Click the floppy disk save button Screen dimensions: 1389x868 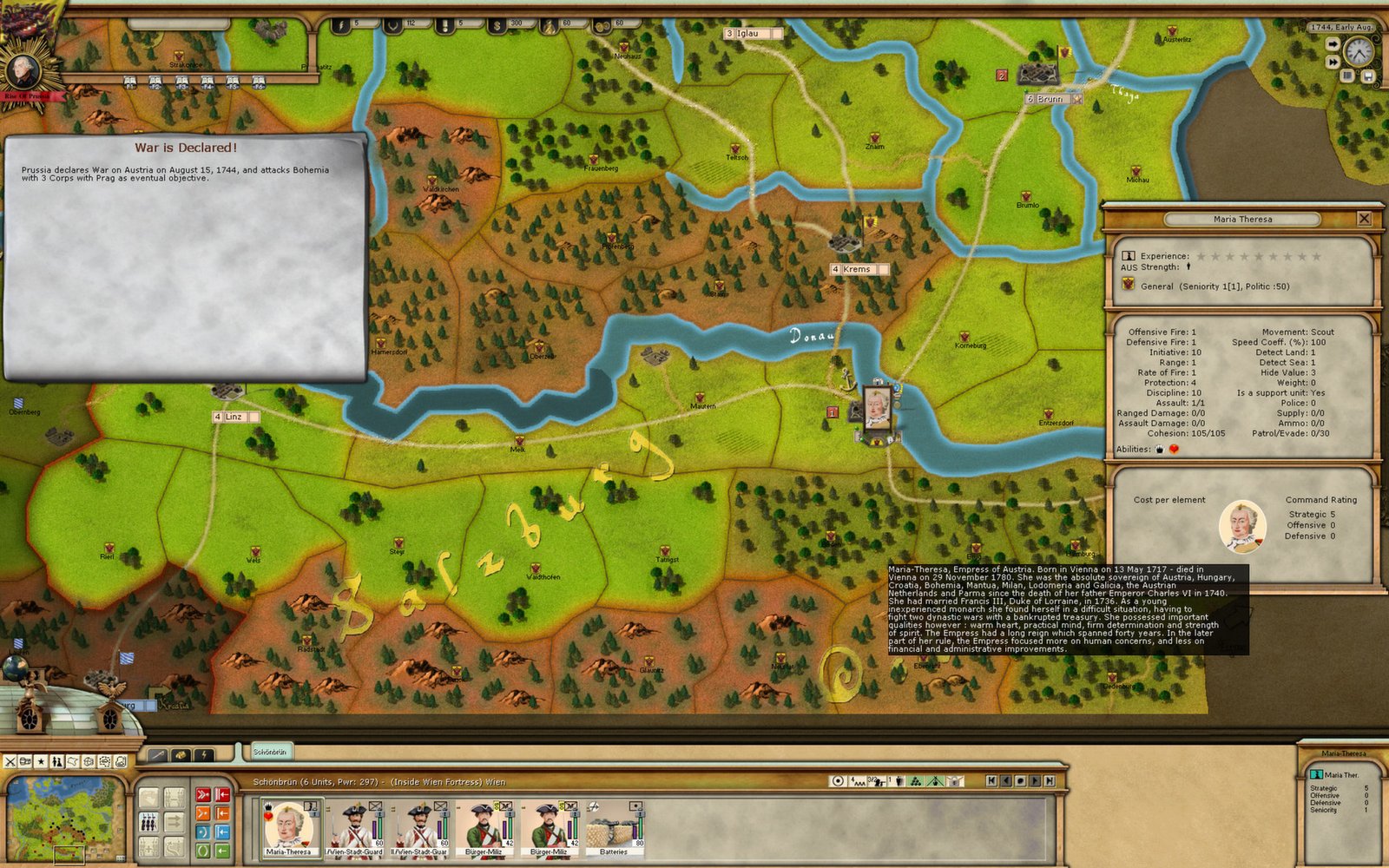click(x=1367, y=76)
